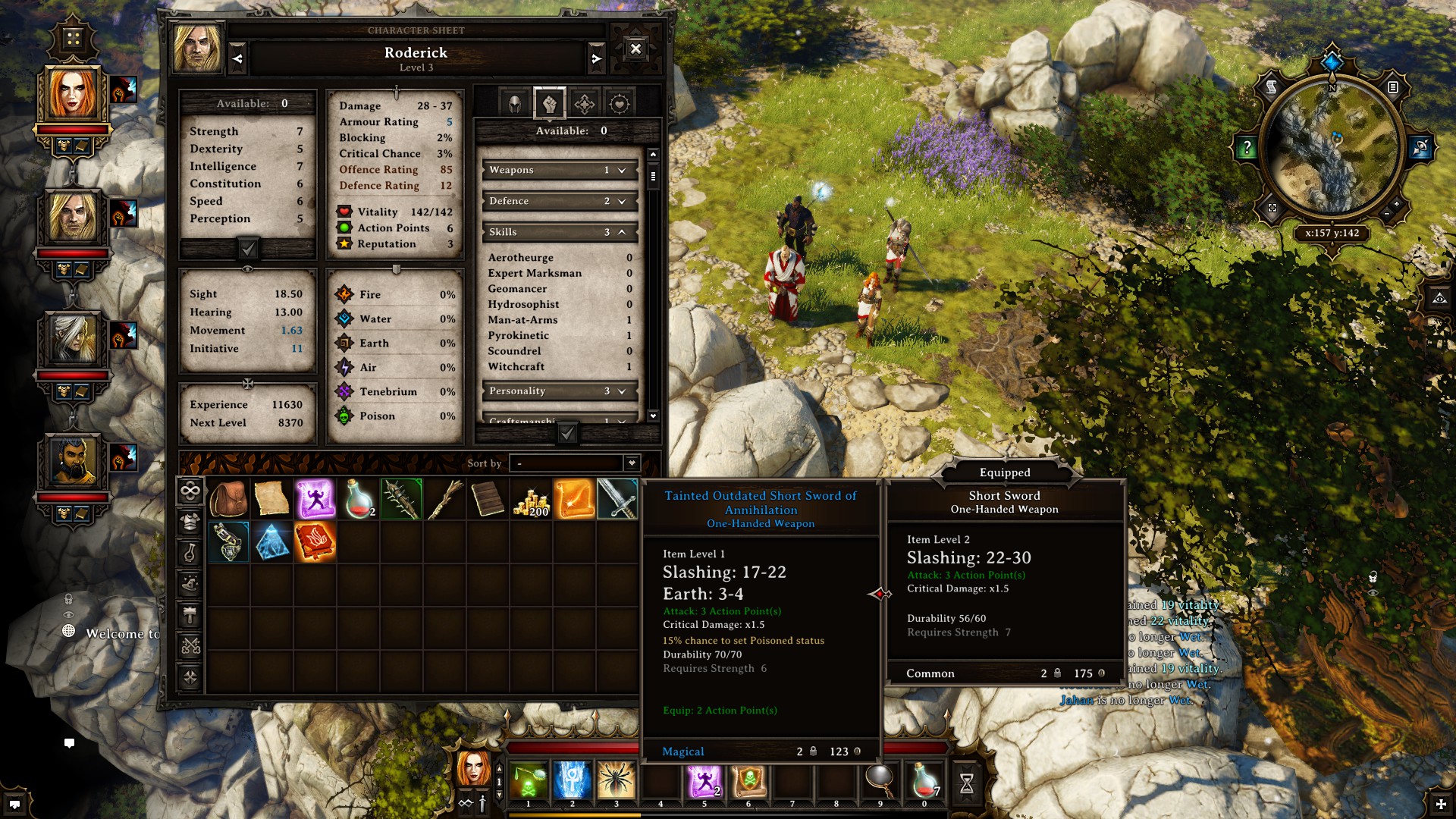Close the character sheet window

(635, 49)
